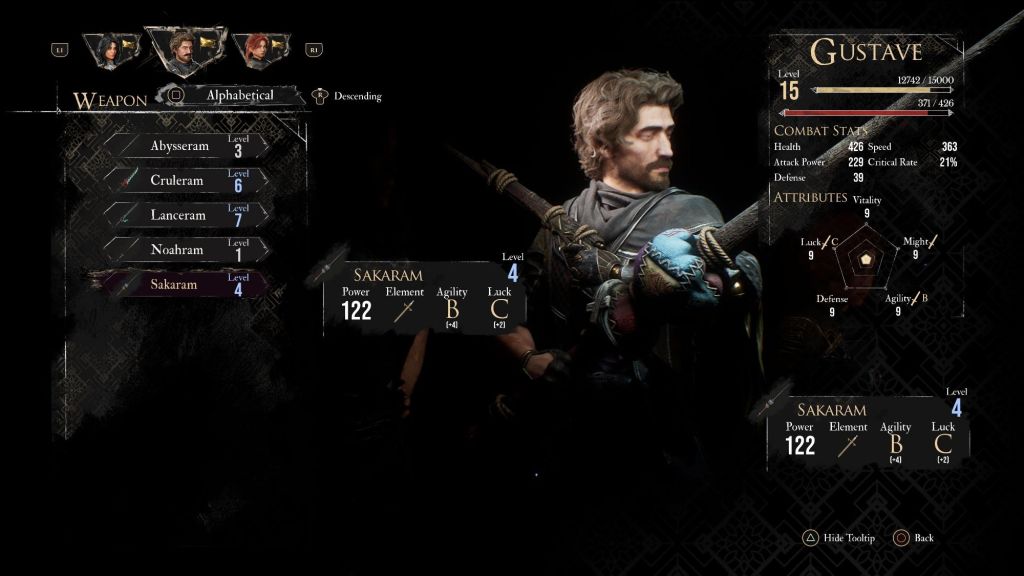Go back from the weapon menu
The height and width of the screenshot is (576, 1024).
[913, 538]
